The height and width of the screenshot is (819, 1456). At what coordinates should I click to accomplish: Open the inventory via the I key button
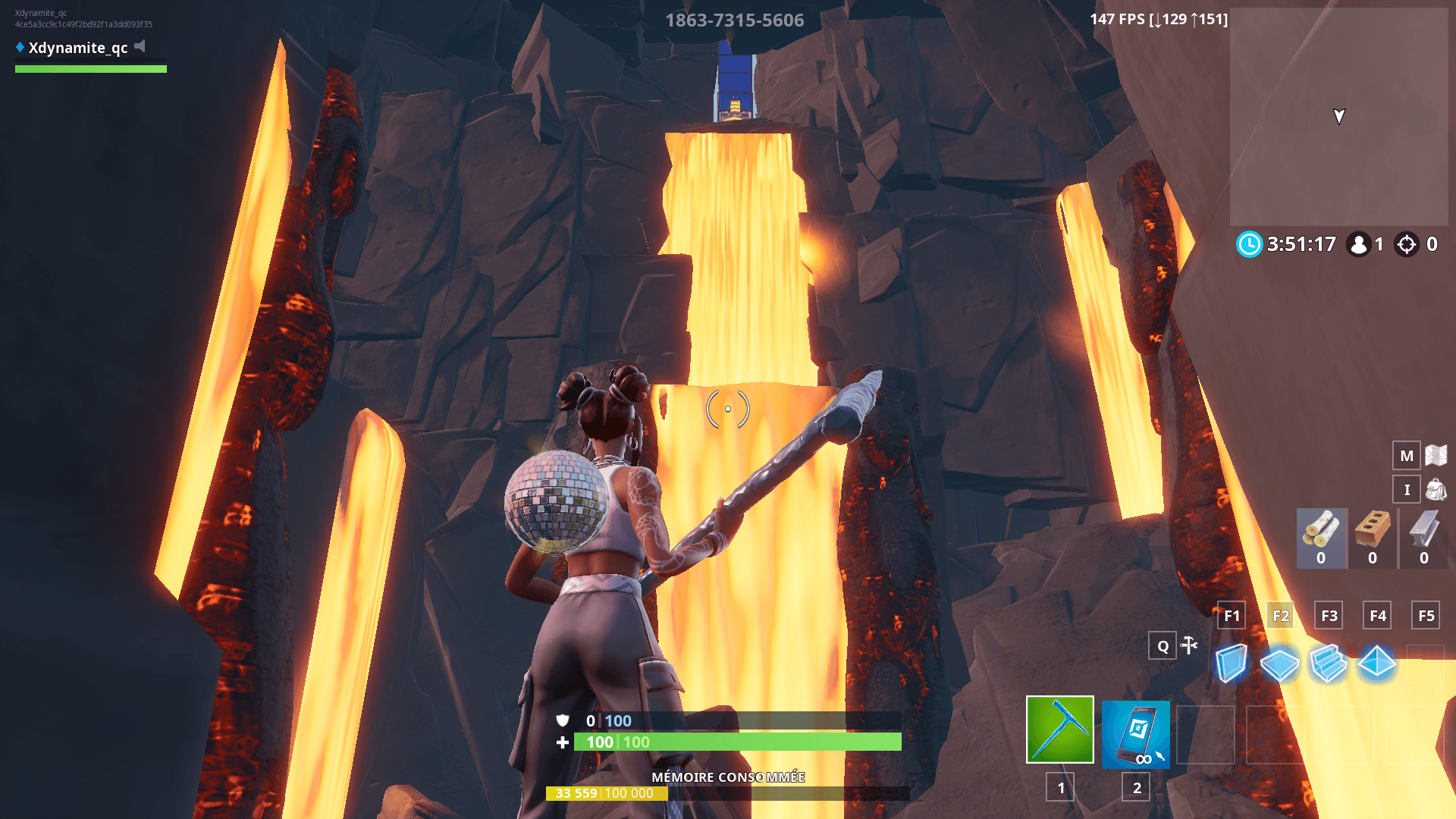[1407, 489]
